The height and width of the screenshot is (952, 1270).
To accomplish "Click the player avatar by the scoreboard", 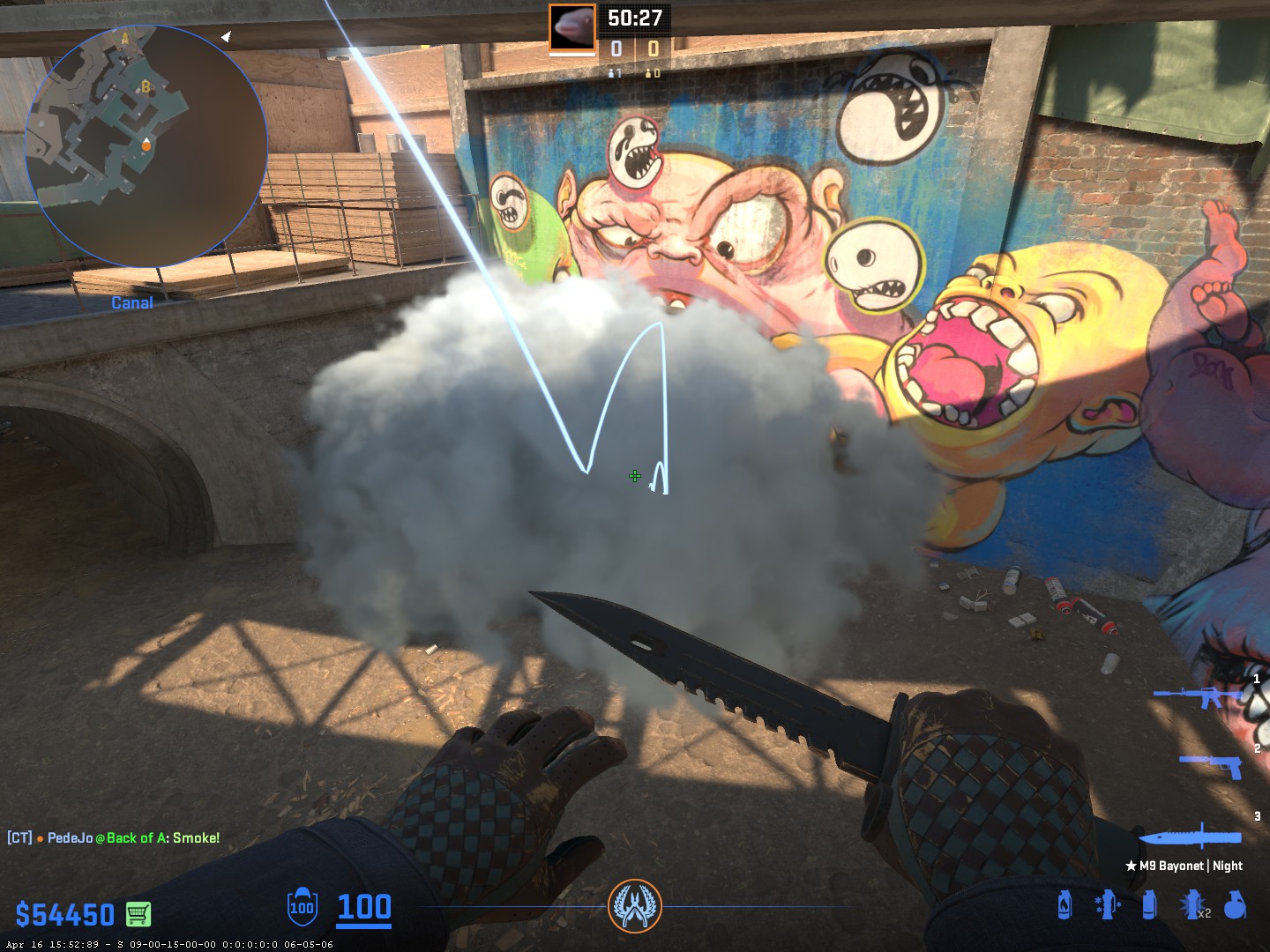I will pos(572,27).
